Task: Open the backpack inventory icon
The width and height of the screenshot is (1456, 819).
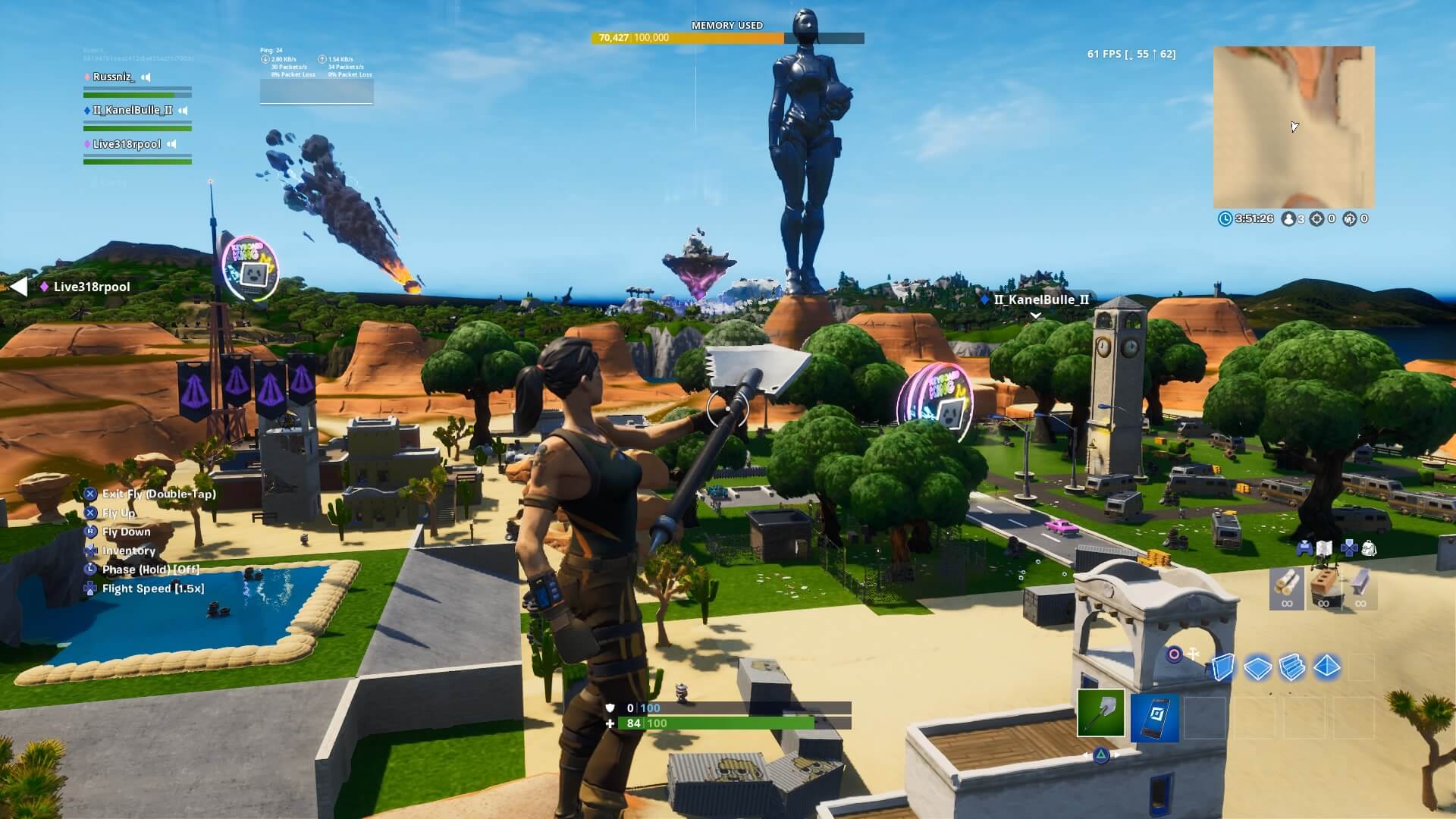Action: coord(1369,548)
